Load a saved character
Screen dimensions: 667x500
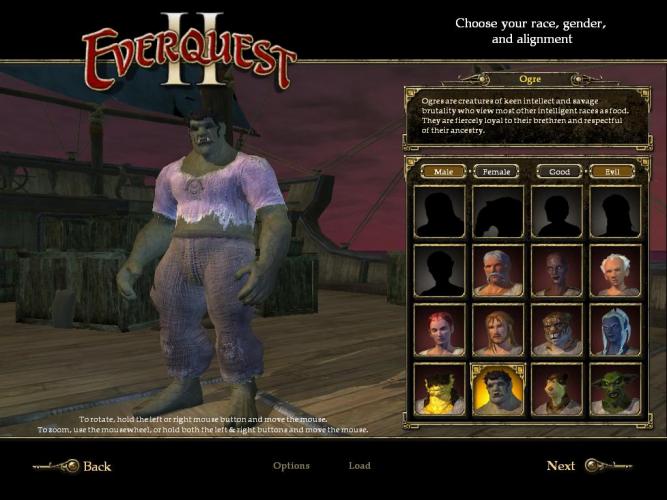359,466
